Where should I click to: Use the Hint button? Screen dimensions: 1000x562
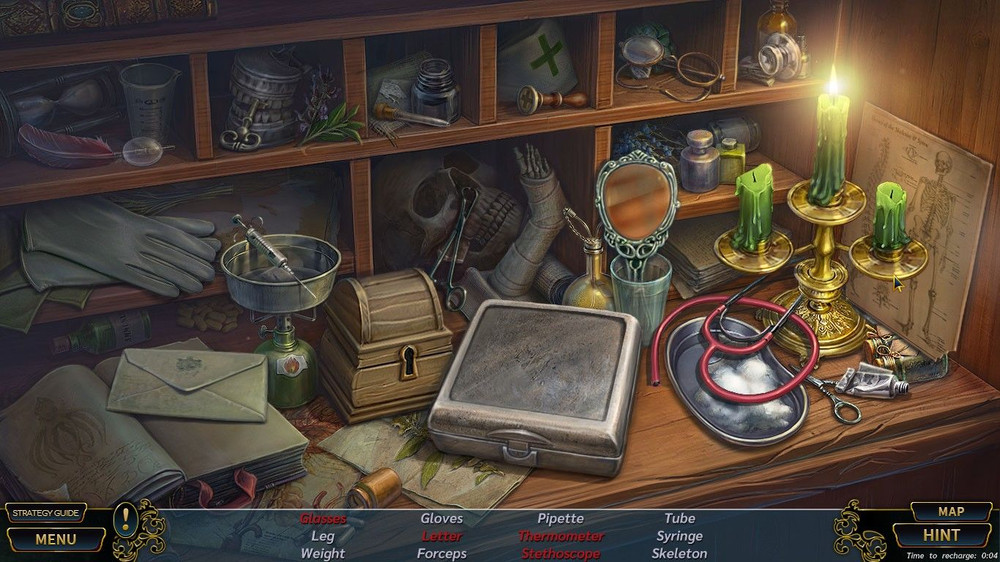click(941, 535)
